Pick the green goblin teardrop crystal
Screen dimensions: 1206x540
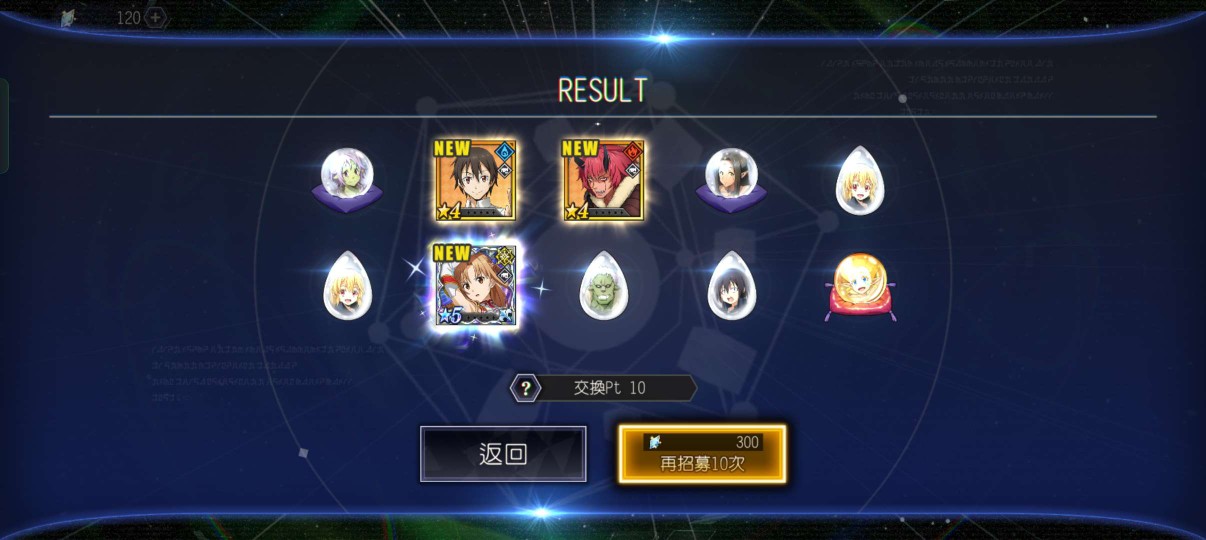click(603, 285)
